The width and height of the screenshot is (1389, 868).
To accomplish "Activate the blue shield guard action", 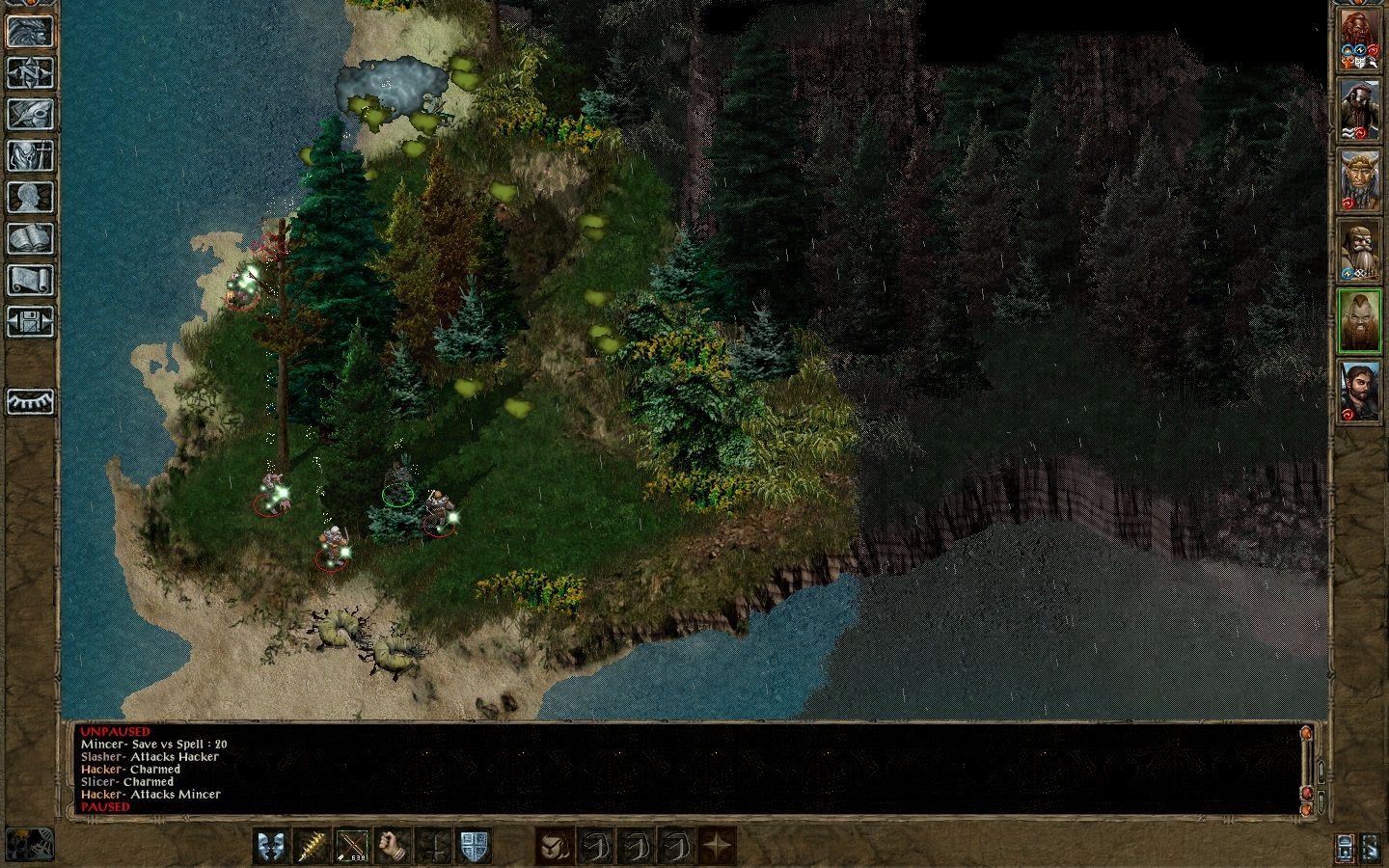I will click(x=474, y=846).
